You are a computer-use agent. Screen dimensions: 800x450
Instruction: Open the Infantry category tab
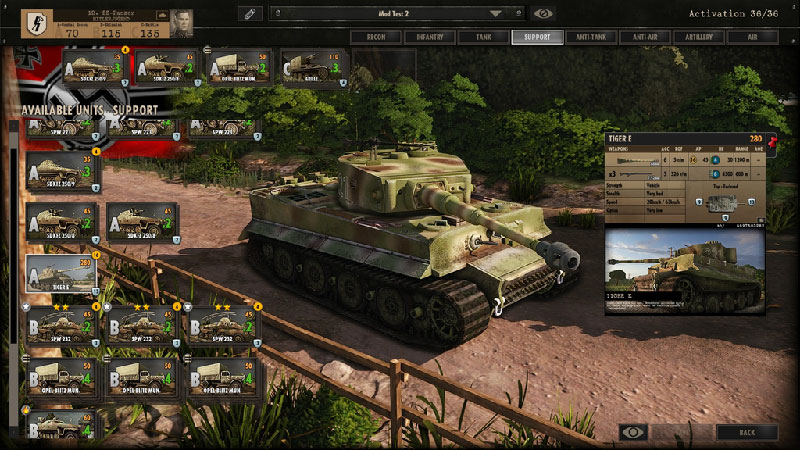429,37
